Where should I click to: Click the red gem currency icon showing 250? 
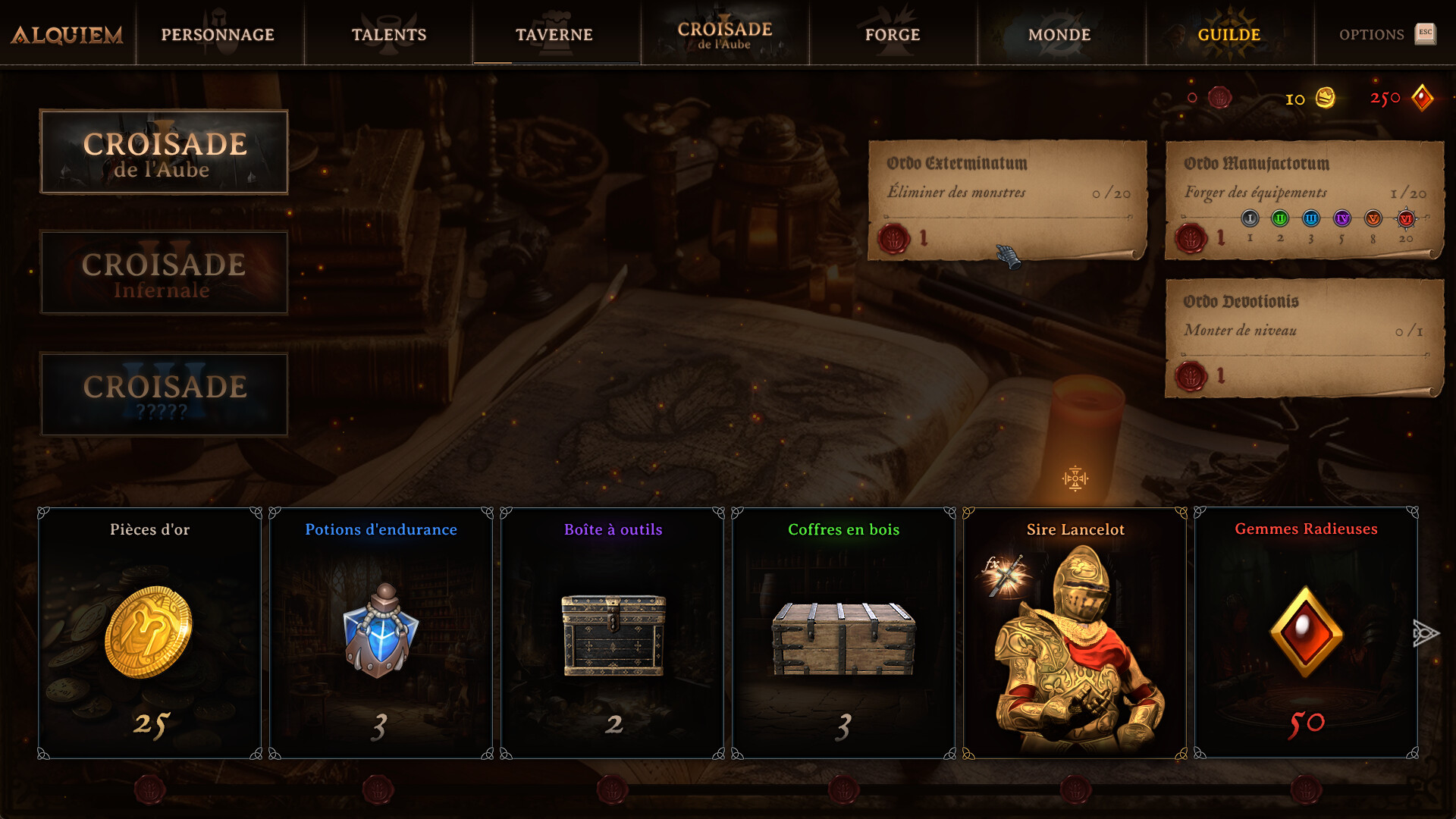(1424, 97)
